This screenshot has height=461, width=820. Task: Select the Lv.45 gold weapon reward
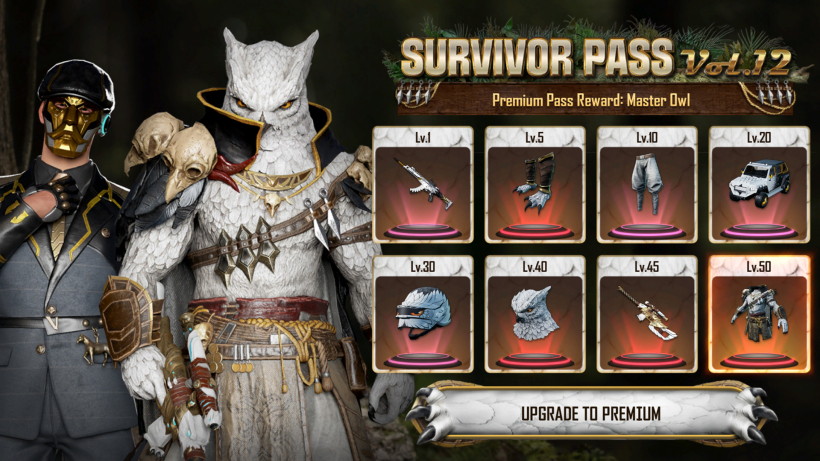(x=647, y=314)
